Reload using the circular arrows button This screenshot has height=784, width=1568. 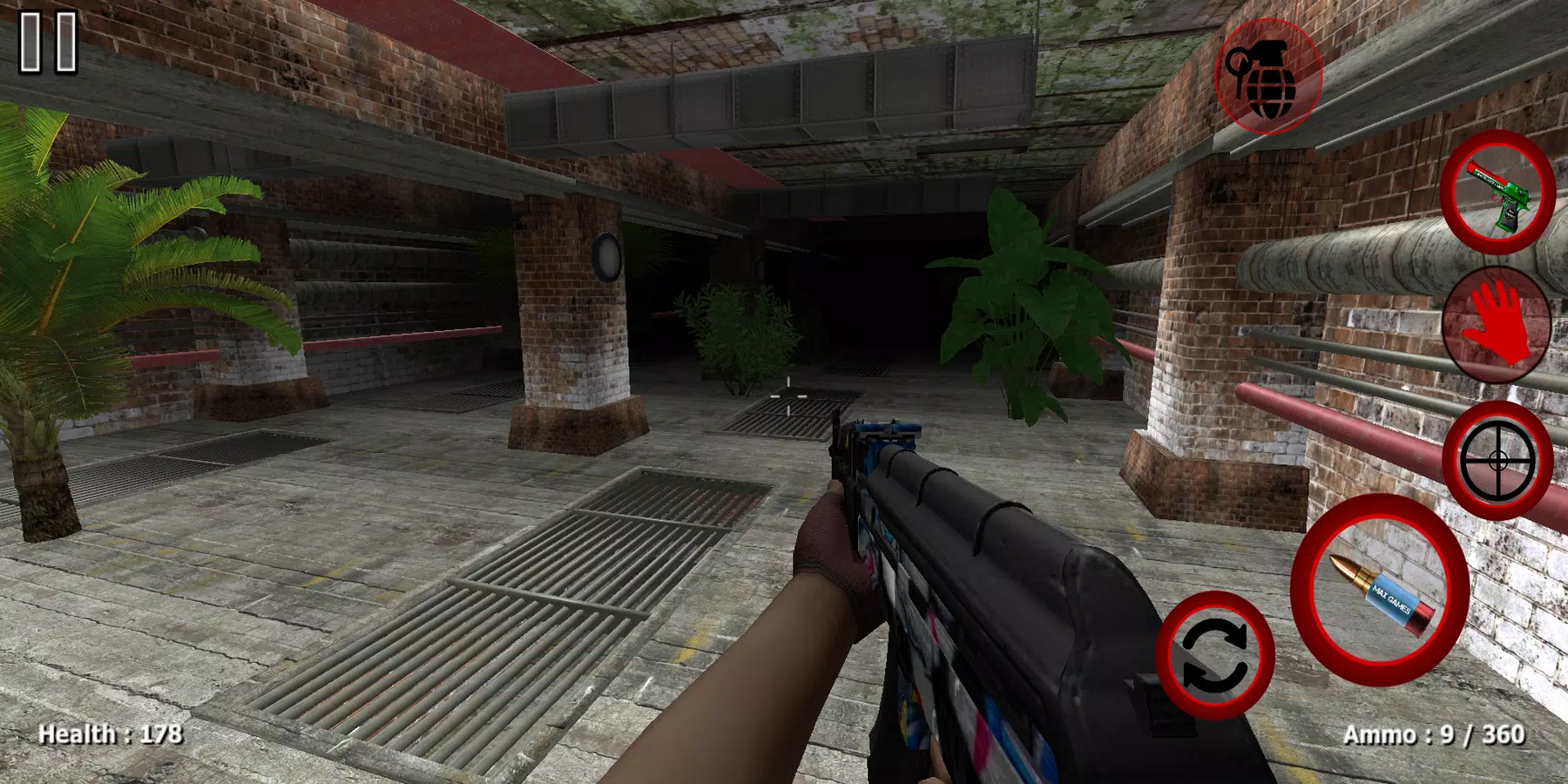(x=1214, y=656)
